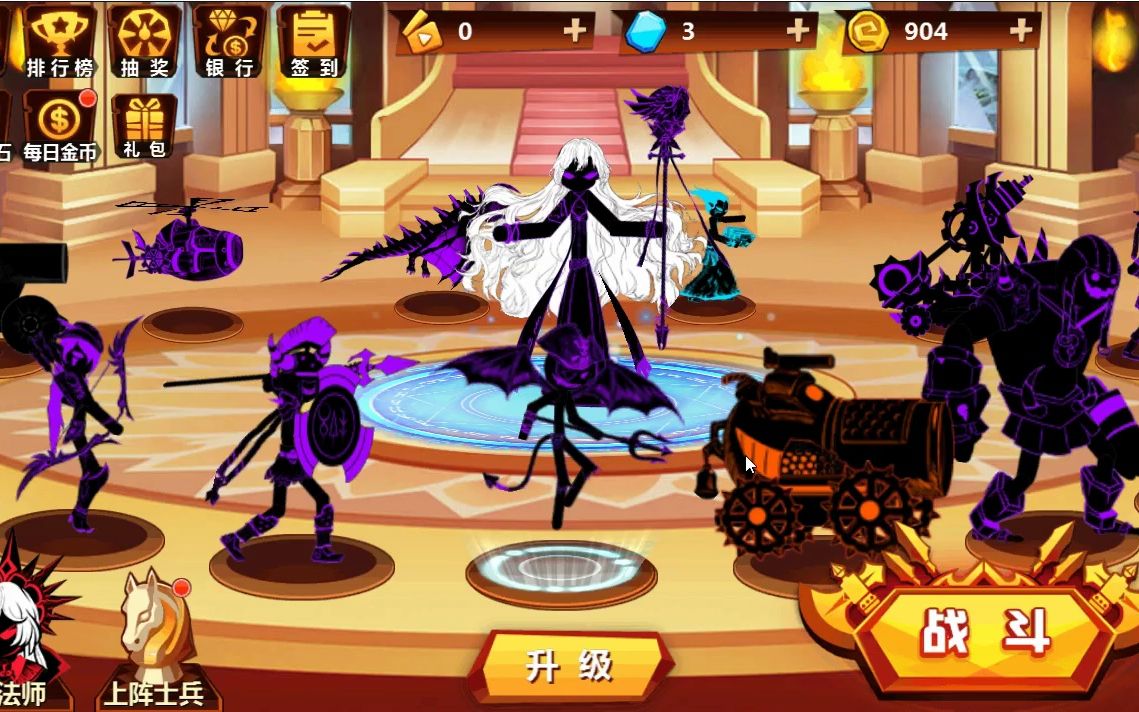This screenshot has height=712, width=1139.
Task: Open the 礼包 gift pack
Action: click(x=144, y=126)
